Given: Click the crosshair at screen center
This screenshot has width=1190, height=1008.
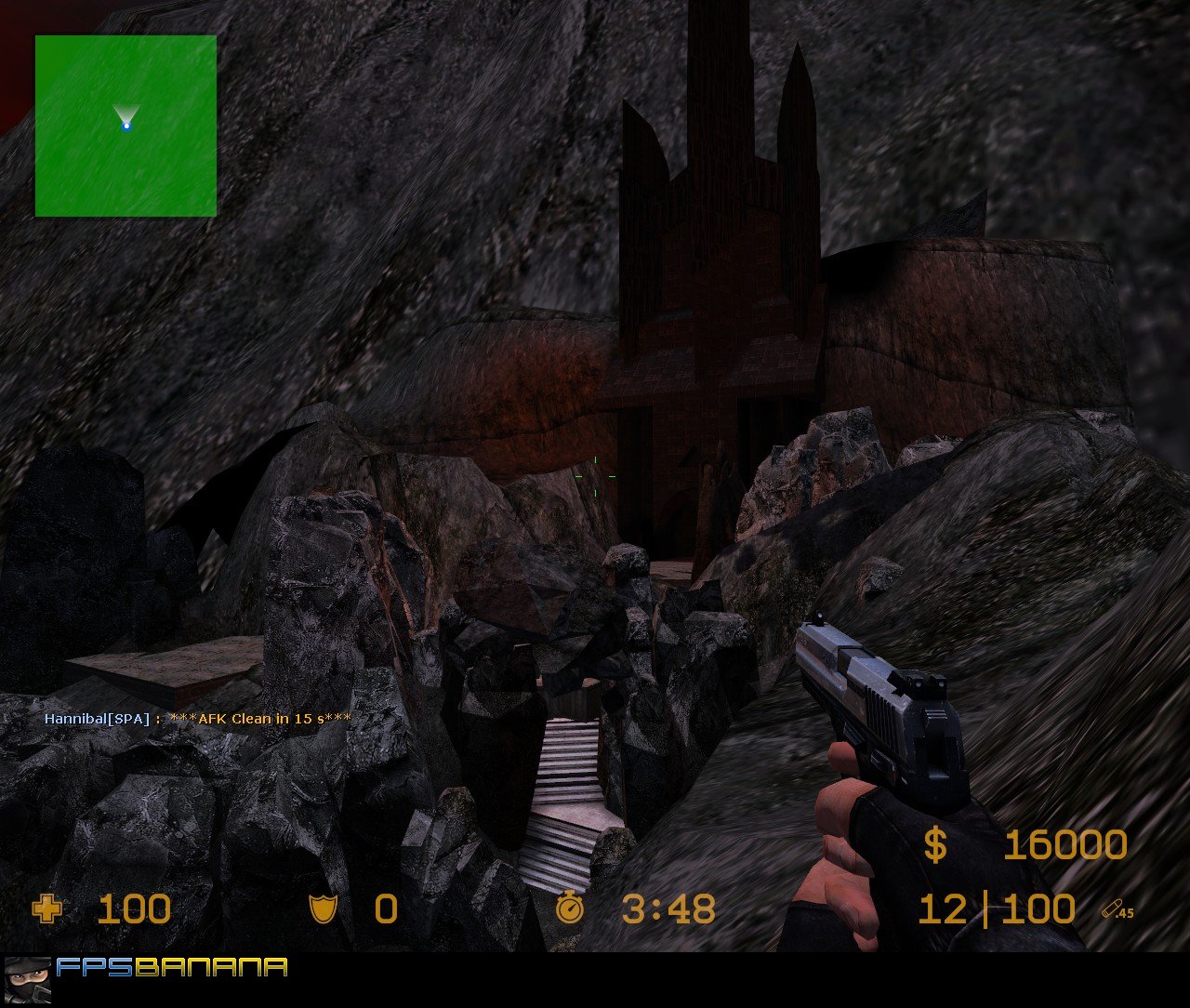Looking at the screenshot, I should pos(596,474).
